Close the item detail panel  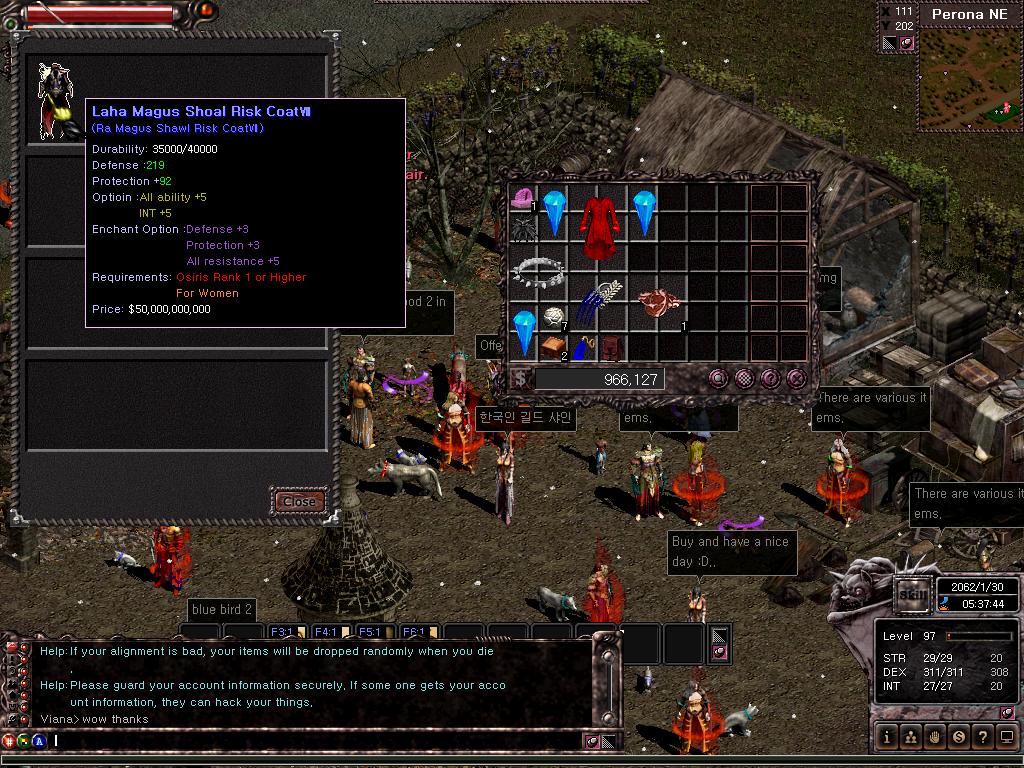pyautogui.click(x=300, y=501)
